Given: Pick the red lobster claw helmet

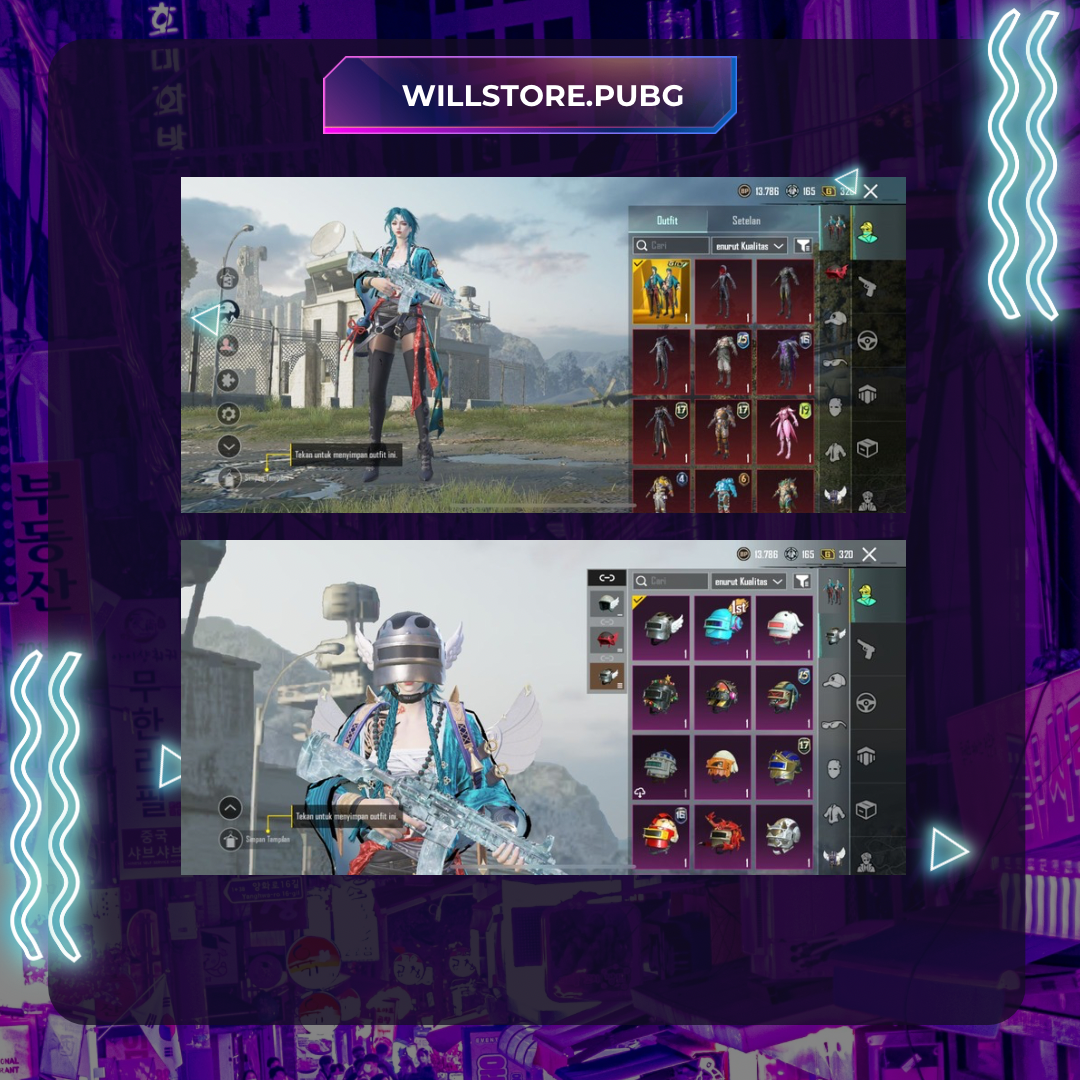Looking at the screenshot, I should pyautogui.click(x=723, y=836).
